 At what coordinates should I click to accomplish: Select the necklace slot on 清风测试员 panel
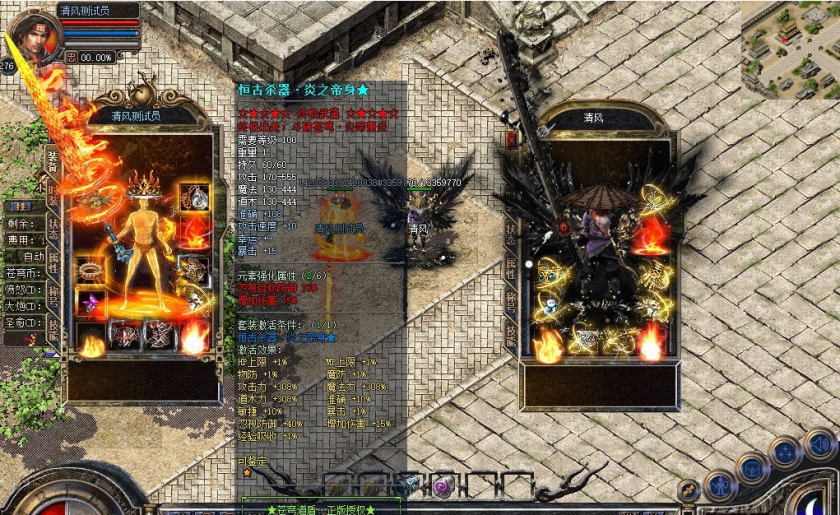click(x=193, y=198)
